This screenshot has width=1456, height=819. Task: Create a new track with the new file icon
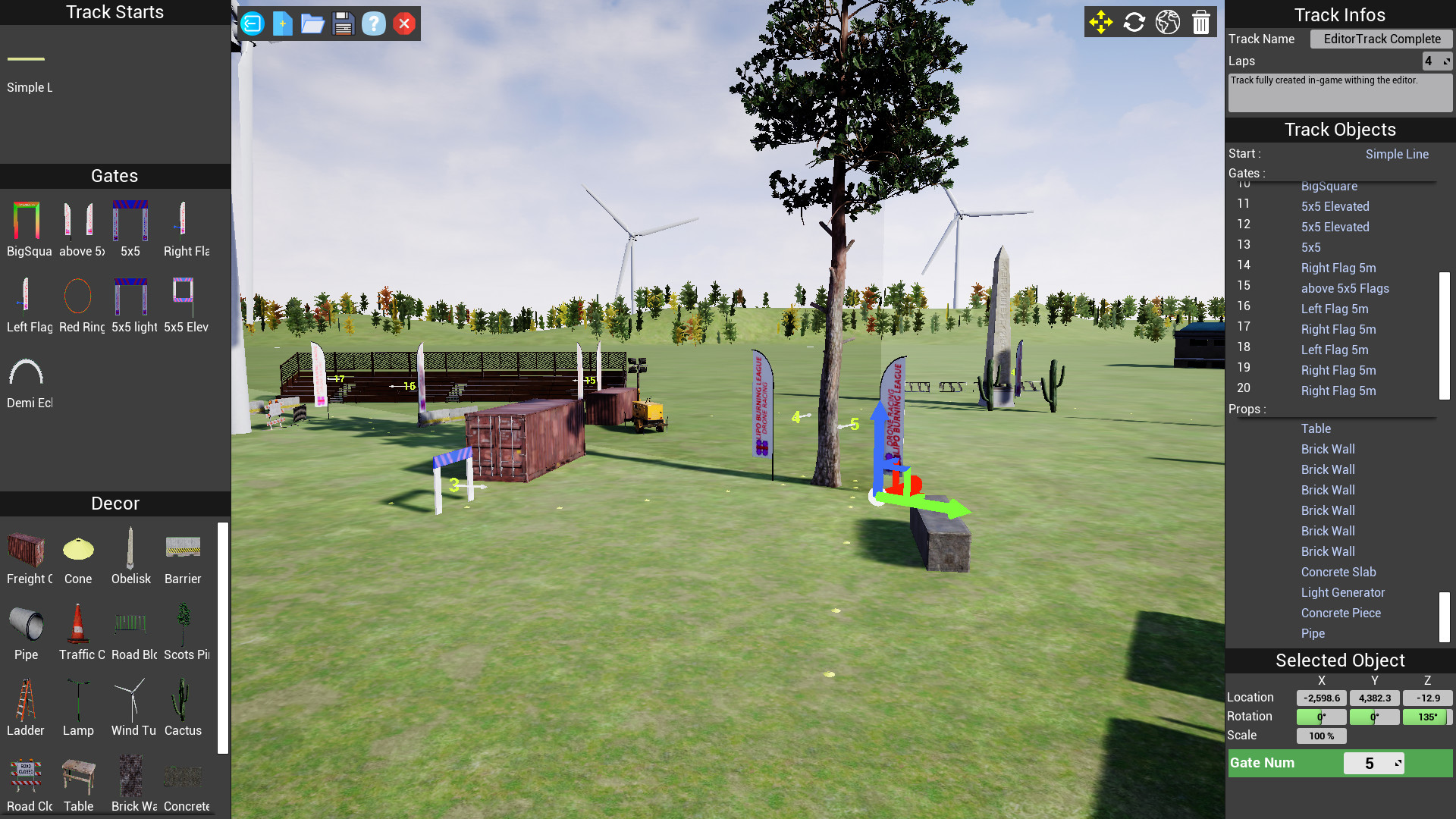pyautogui.click(x=282, y=24)
